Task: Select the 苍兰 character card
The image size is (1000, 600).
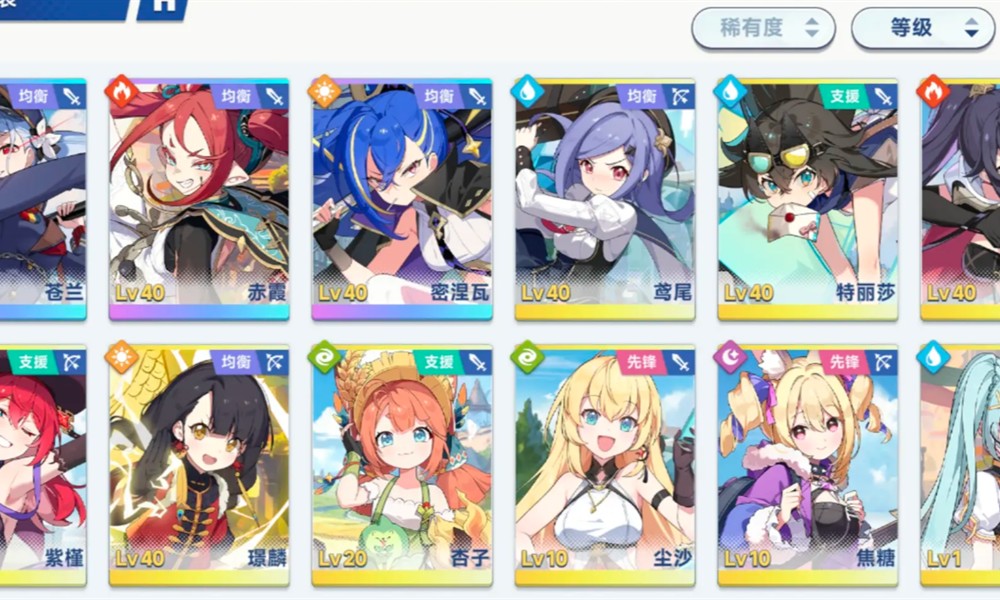Action: [42, 198]
